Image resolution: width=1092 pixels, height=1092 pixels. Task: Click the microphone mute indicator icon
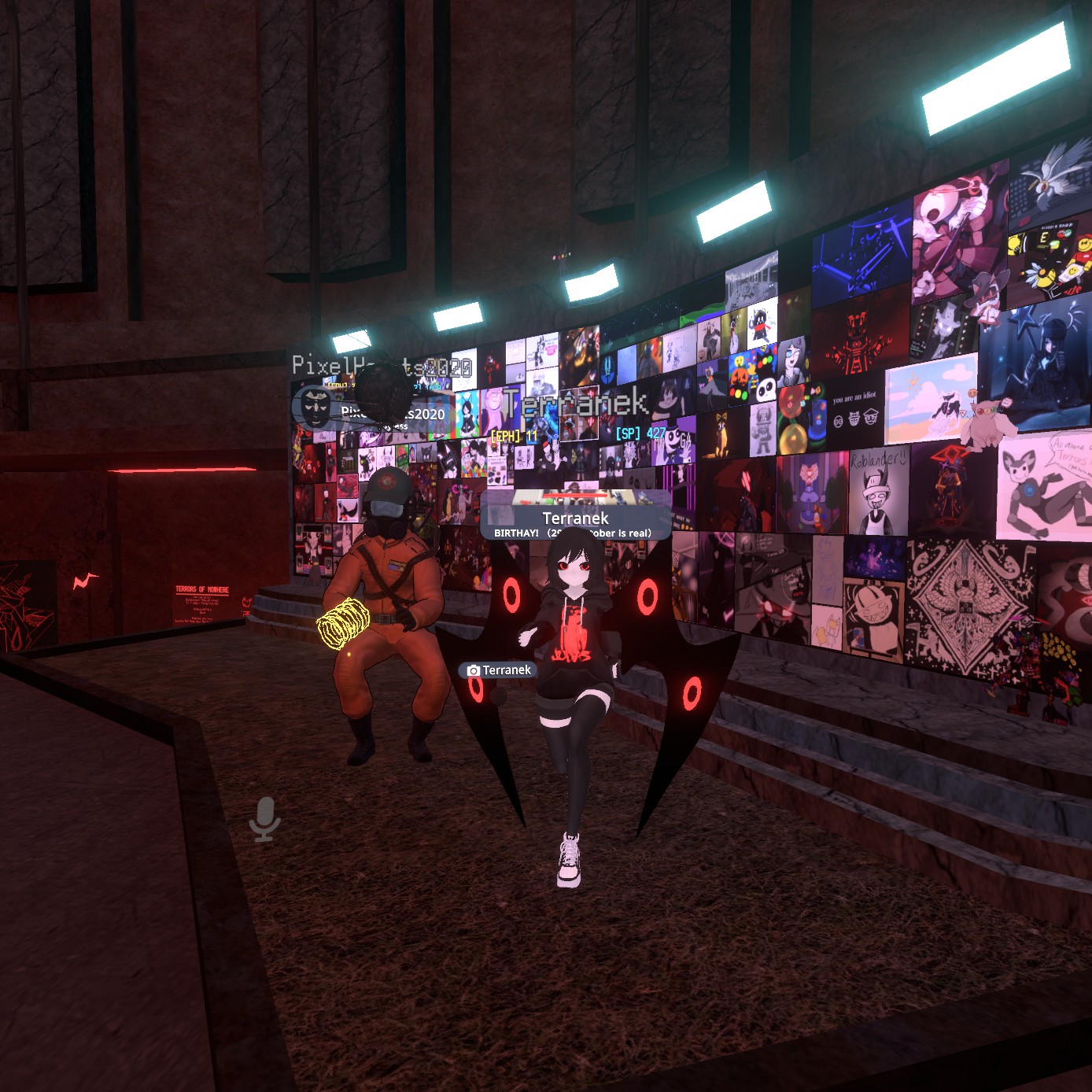click(265, 818)
